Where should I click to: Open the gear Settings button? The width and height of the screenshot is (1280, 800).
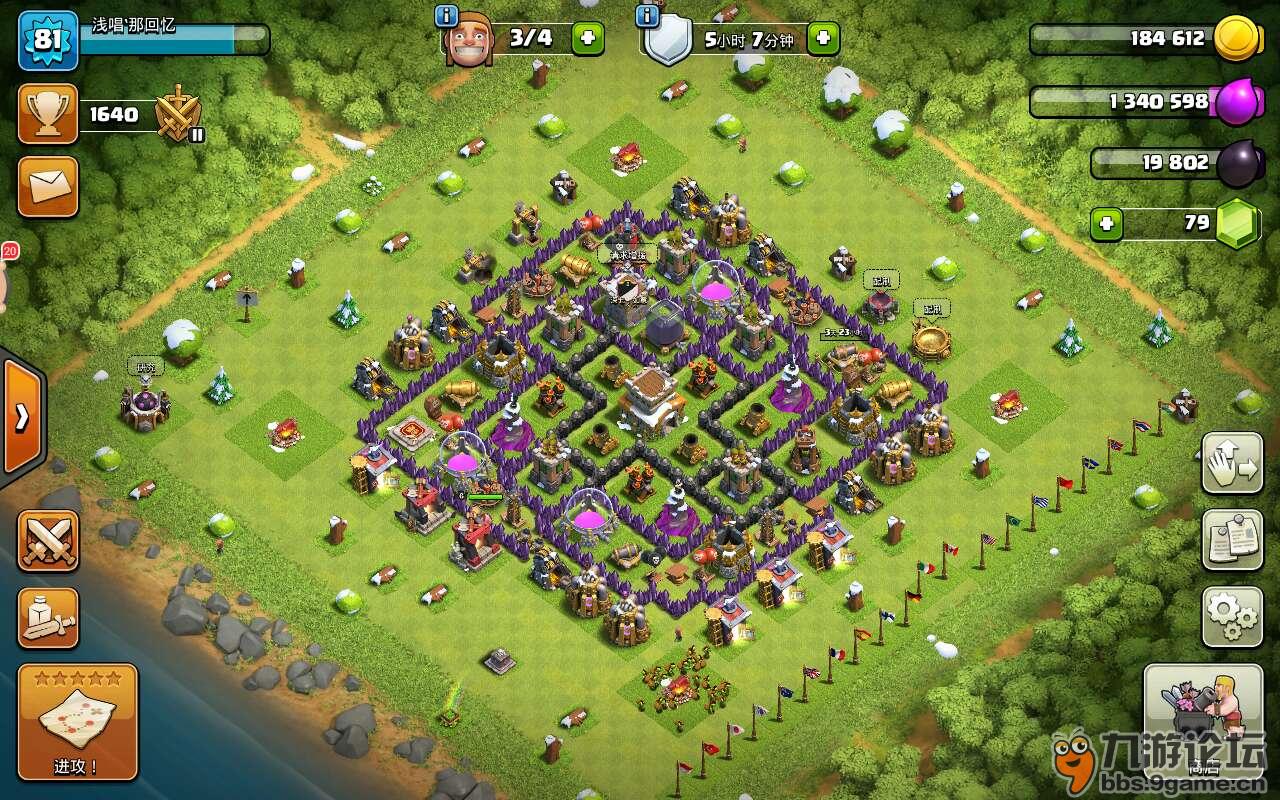point(1232,616)
